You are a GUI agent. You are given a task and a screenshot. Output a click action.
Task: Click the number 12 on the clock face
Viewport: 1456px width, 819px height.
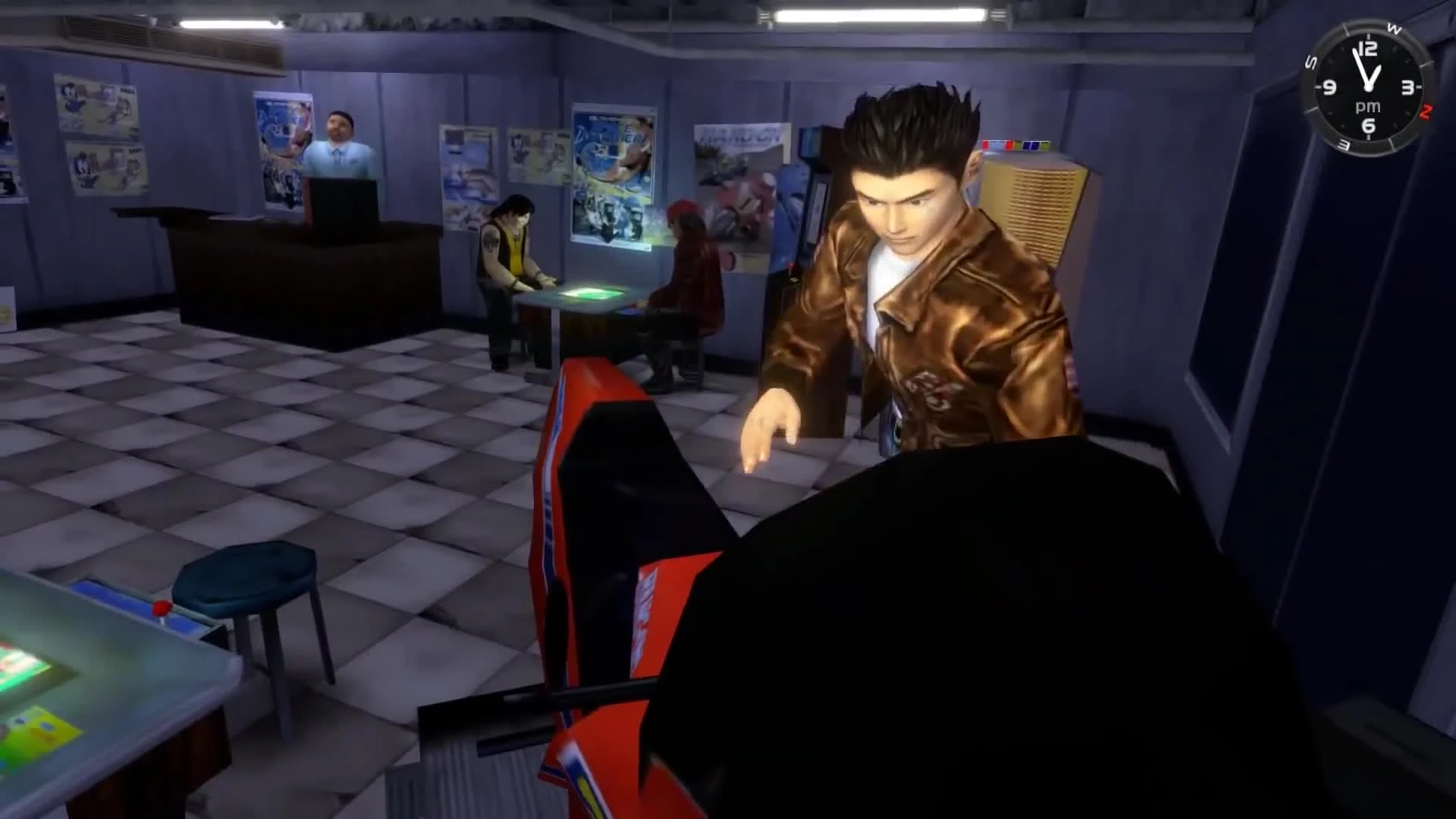coord(1368,48)
